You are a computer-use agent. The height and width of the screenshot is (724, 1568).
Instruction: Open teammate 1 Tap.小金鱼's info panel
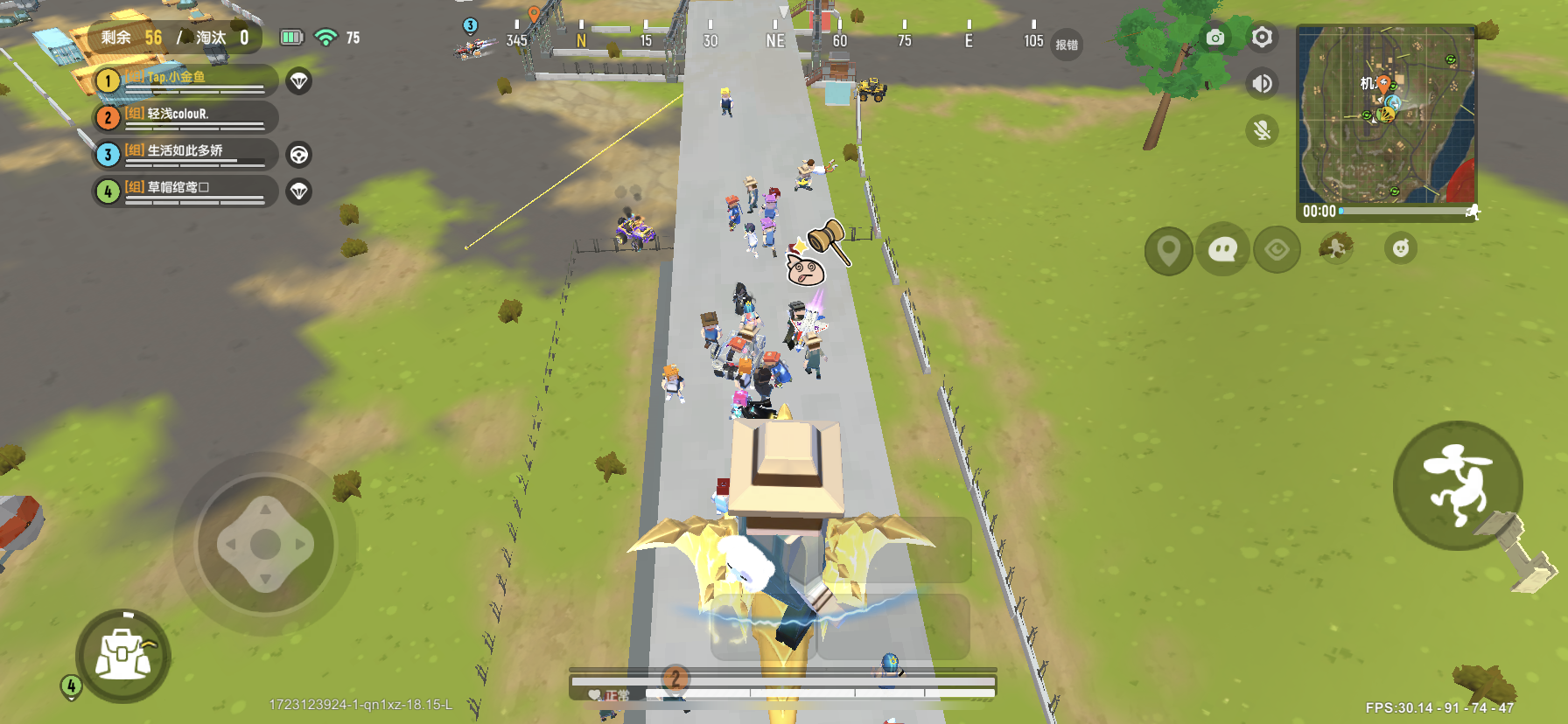pyautogui.click(x=184, y=80)
